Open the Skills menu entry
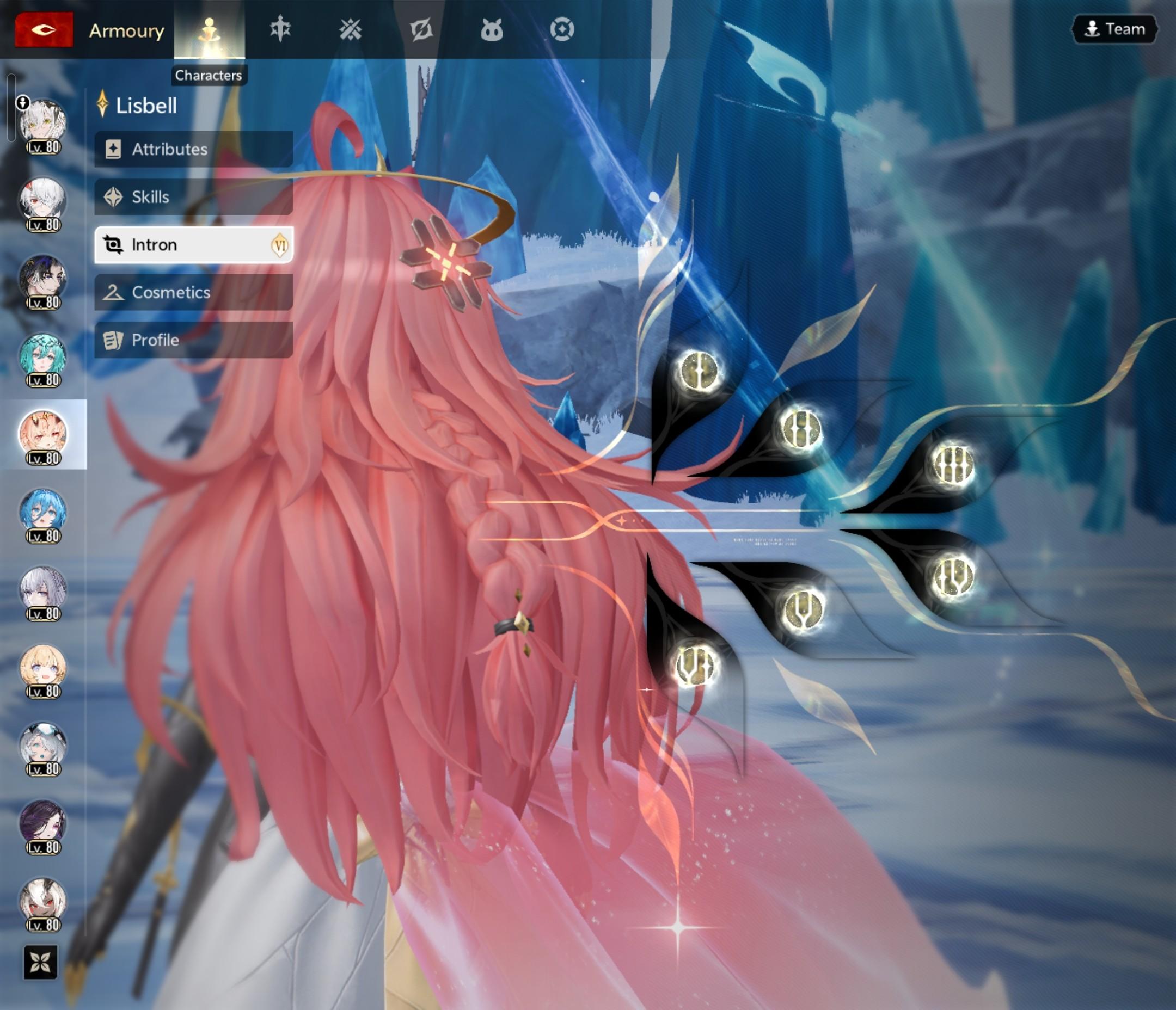The height and width of the screenshot is (1010, 1176). [193, 197]
